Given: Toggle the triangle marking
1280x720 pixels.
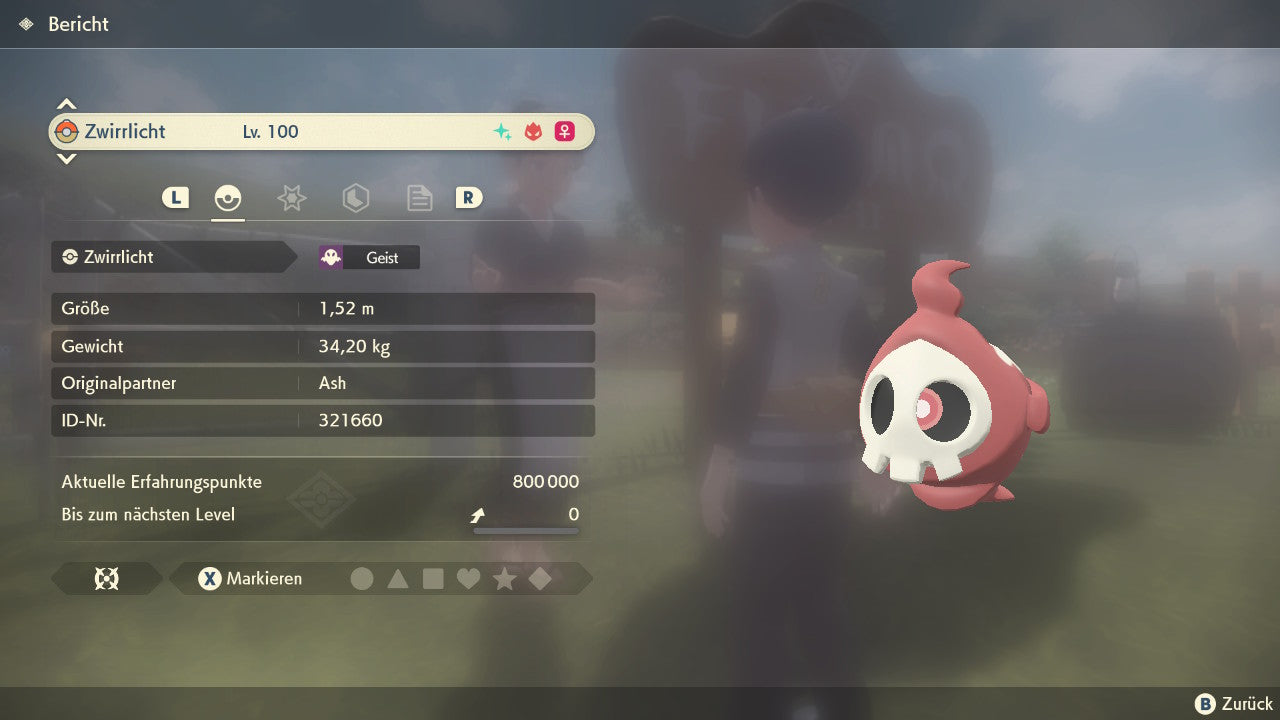Looking at the screenshot, I should coord(398,578).
